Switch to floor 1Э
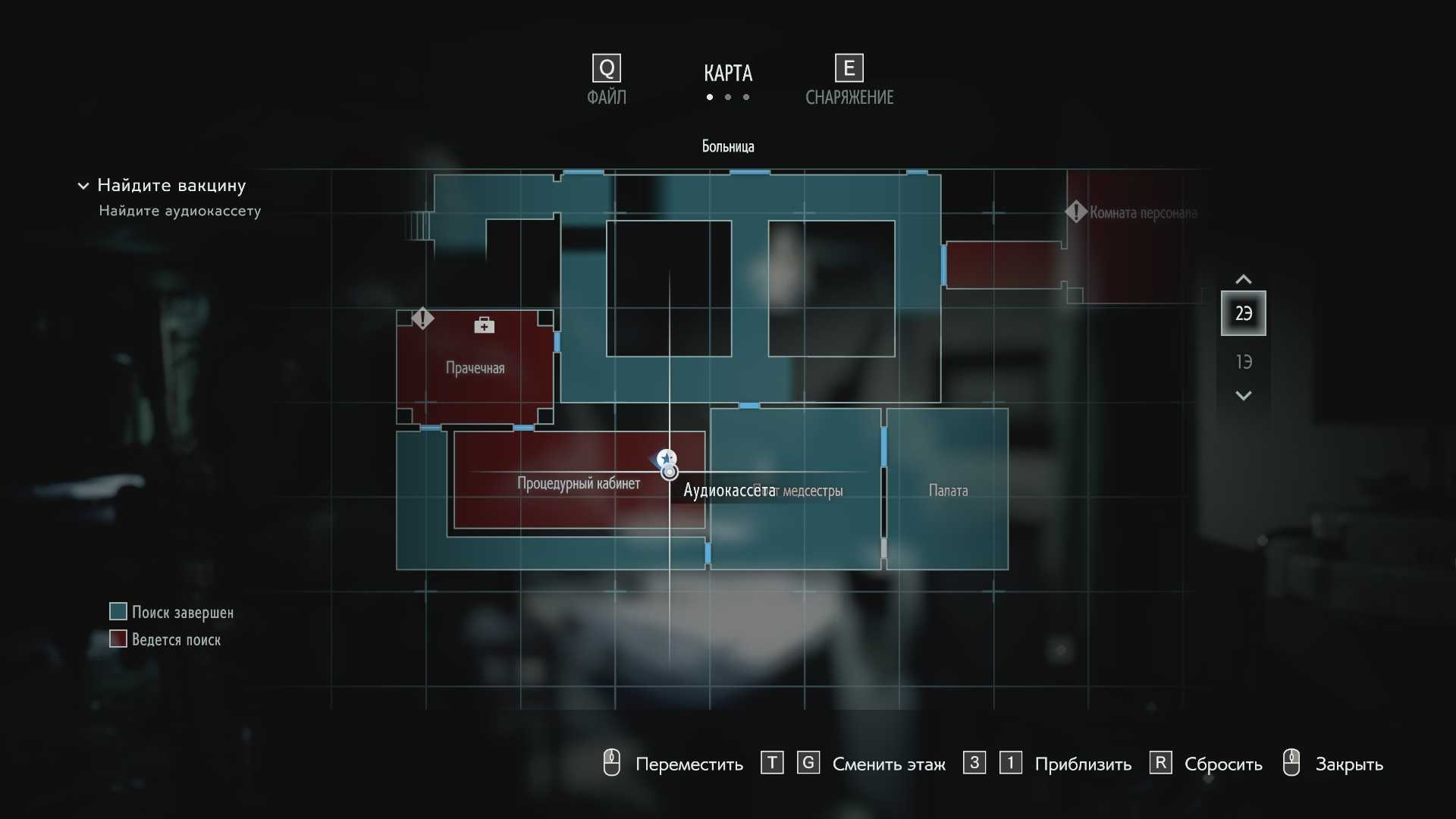 tap(1243, 362)
